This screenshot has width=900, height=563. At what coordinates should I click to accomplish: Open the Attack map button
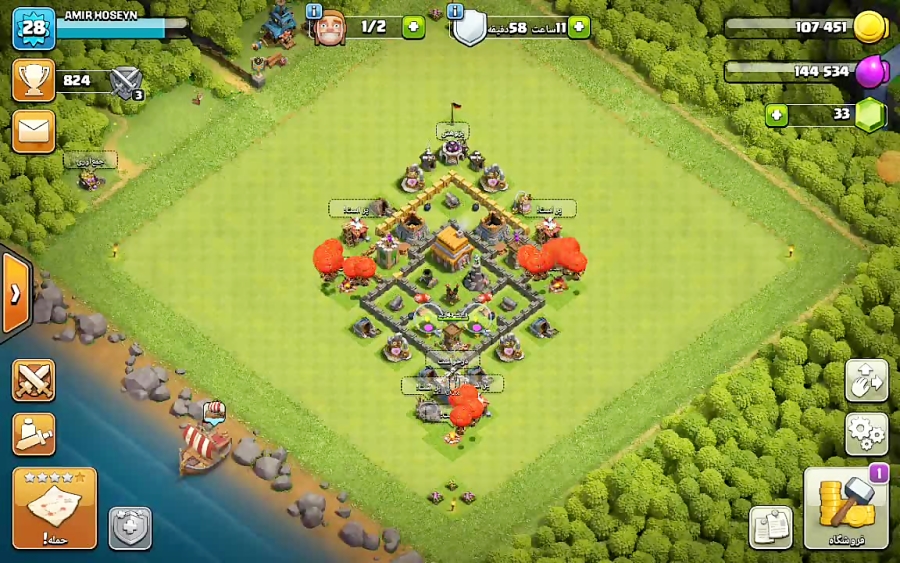pos(55,508)
